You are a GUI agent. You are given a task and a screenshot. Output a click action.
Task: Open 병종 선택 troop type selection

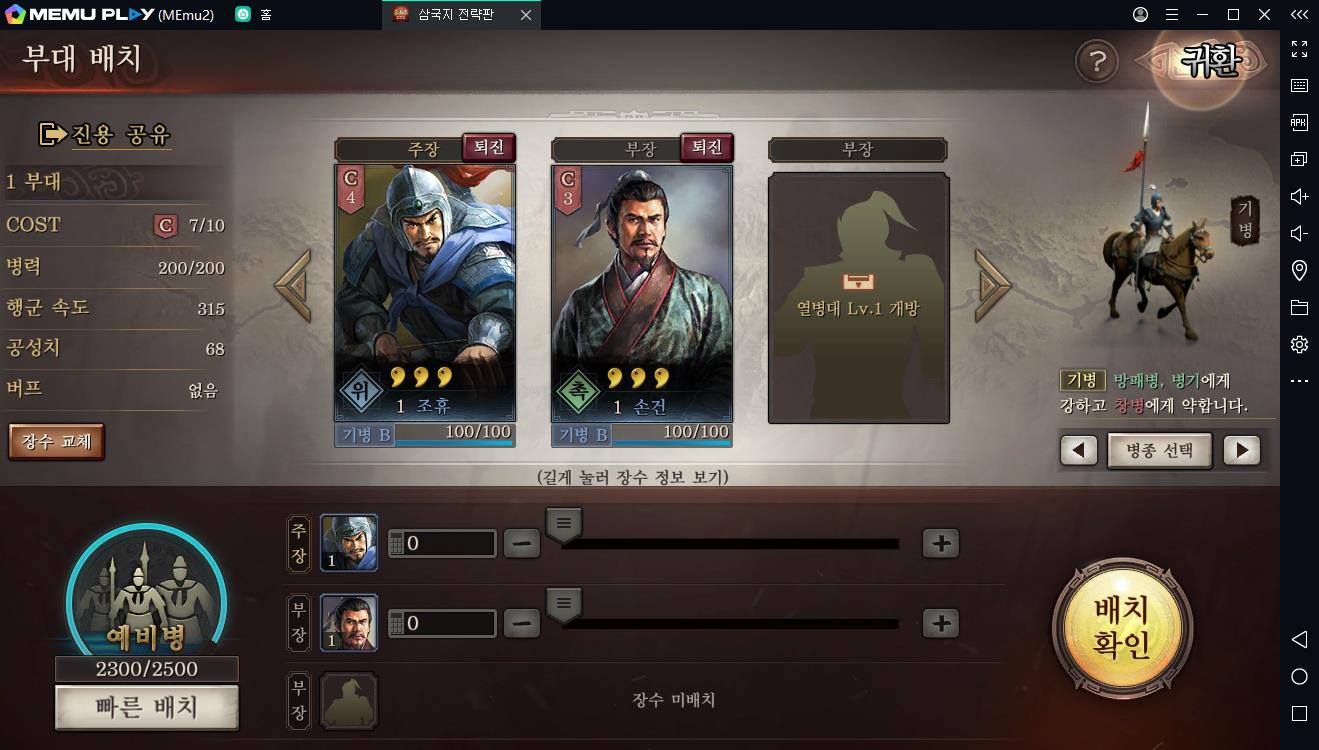pos(1160,450)
